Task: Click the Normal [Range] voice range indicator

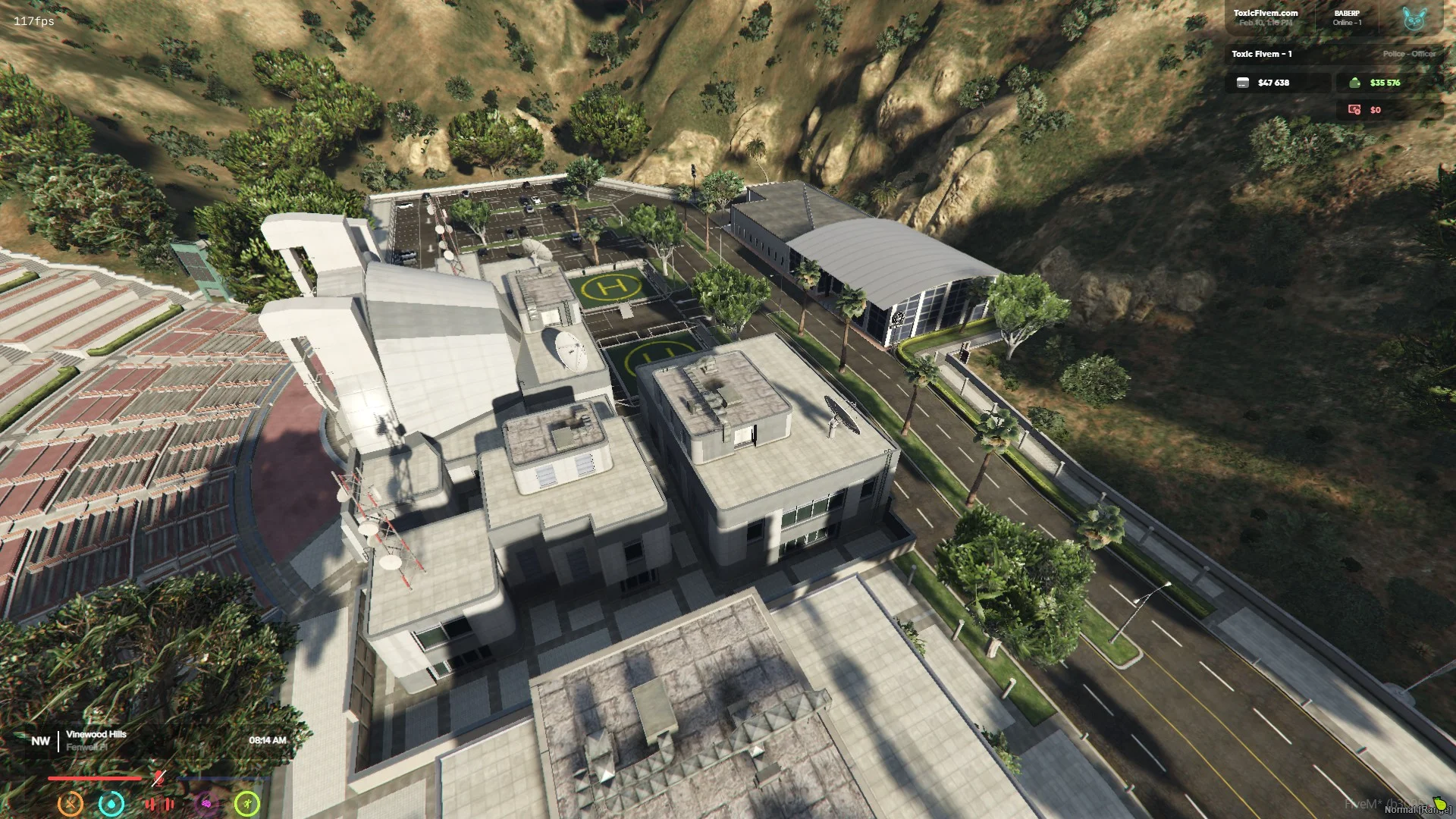Action: [1417, 809]
